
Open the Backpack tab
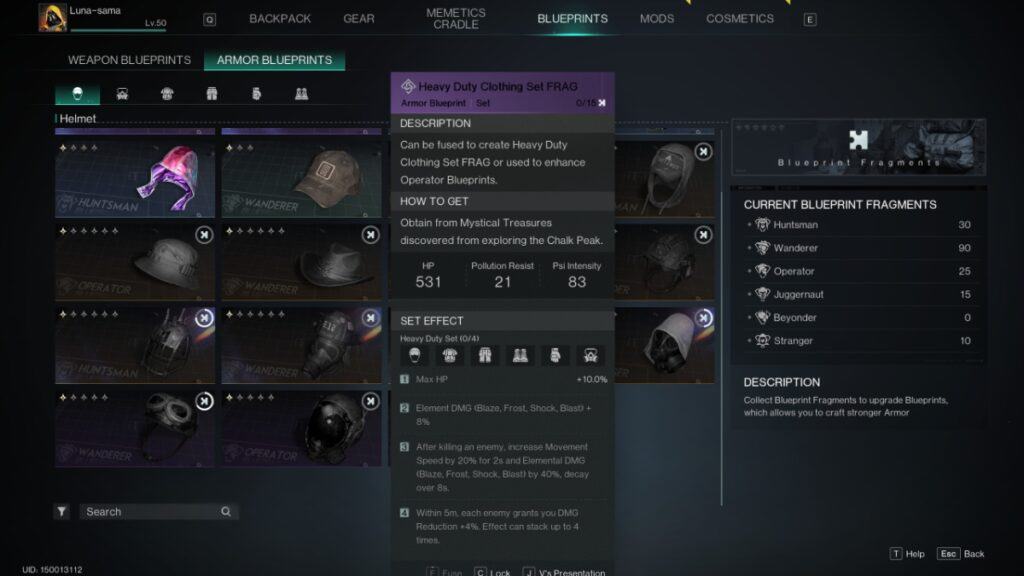point(280,19)
